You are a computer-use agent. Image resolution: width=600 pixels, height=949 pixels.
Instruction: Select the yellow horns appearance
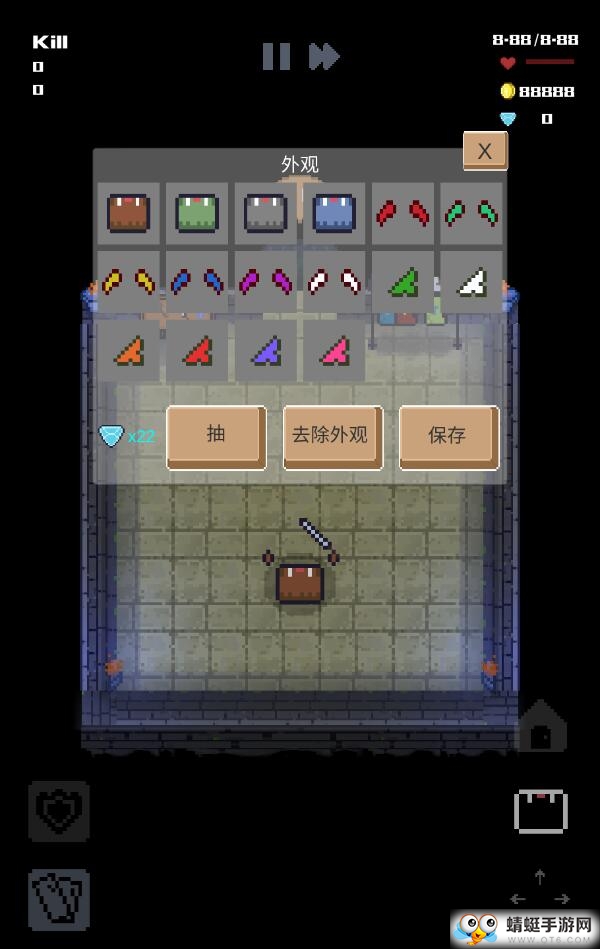tap(128, 283)
